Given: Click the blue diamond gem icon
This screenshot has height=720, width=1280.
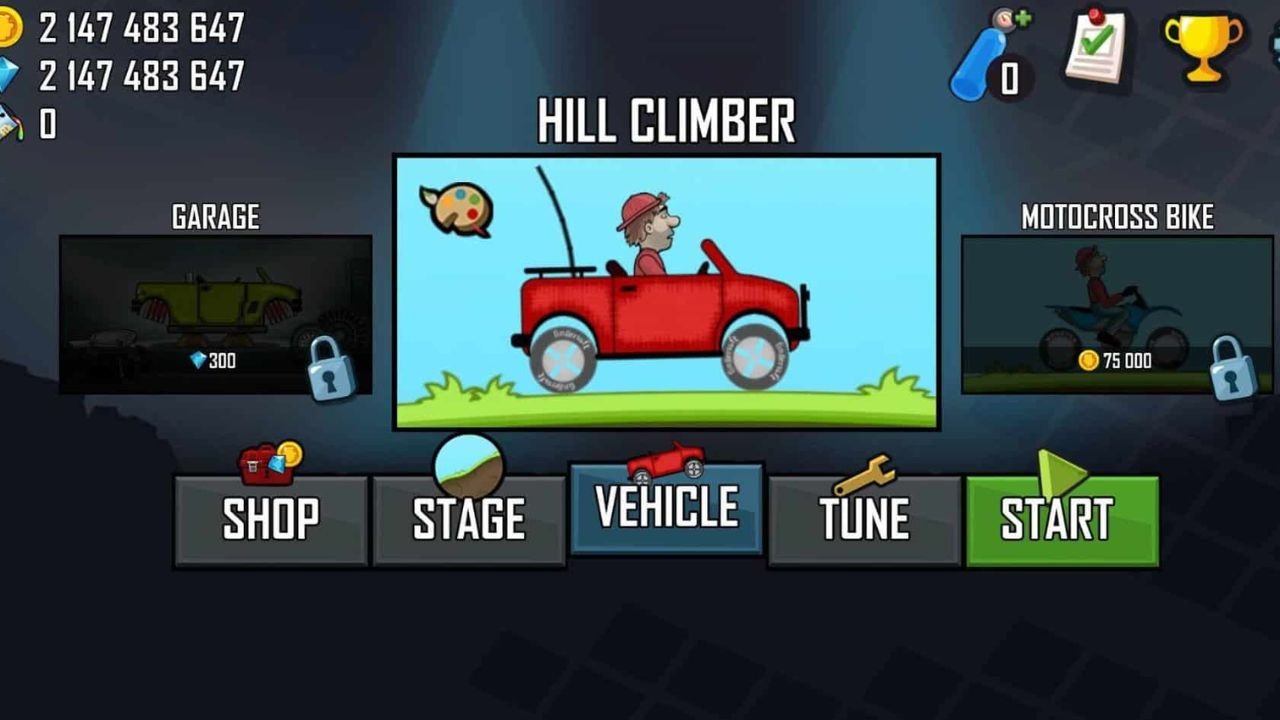Looking at the screenshot, I should (x=8, y=75).
